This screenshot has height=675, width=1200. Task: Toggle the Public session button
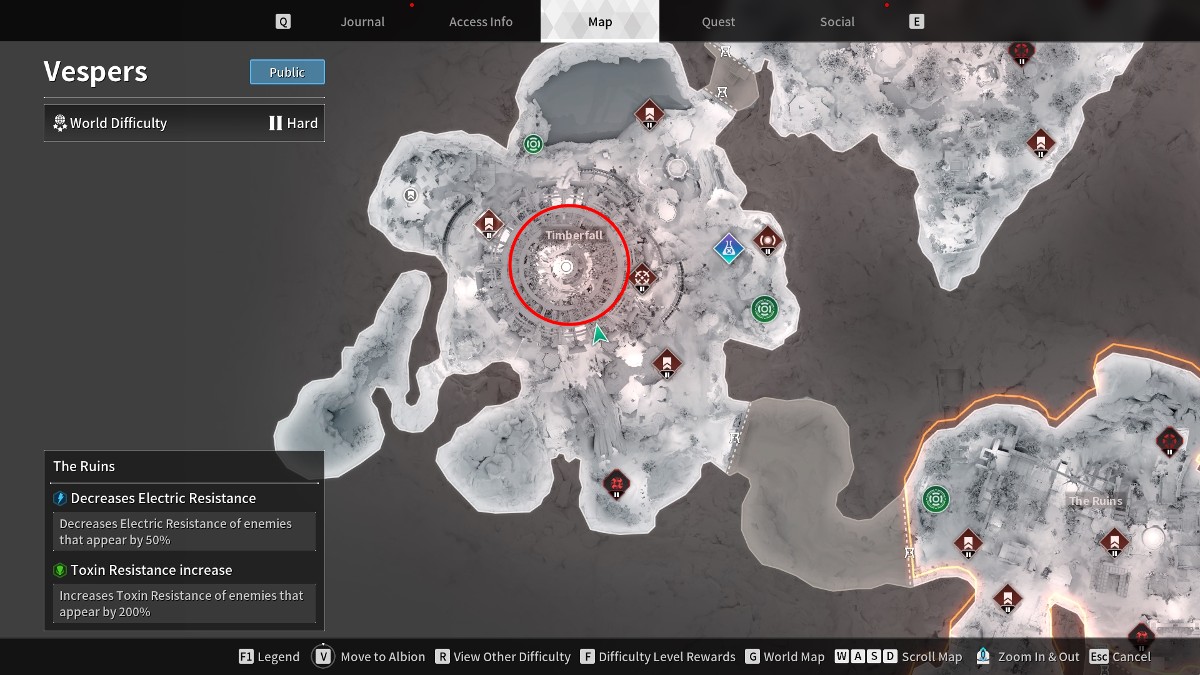click(287, 72)
